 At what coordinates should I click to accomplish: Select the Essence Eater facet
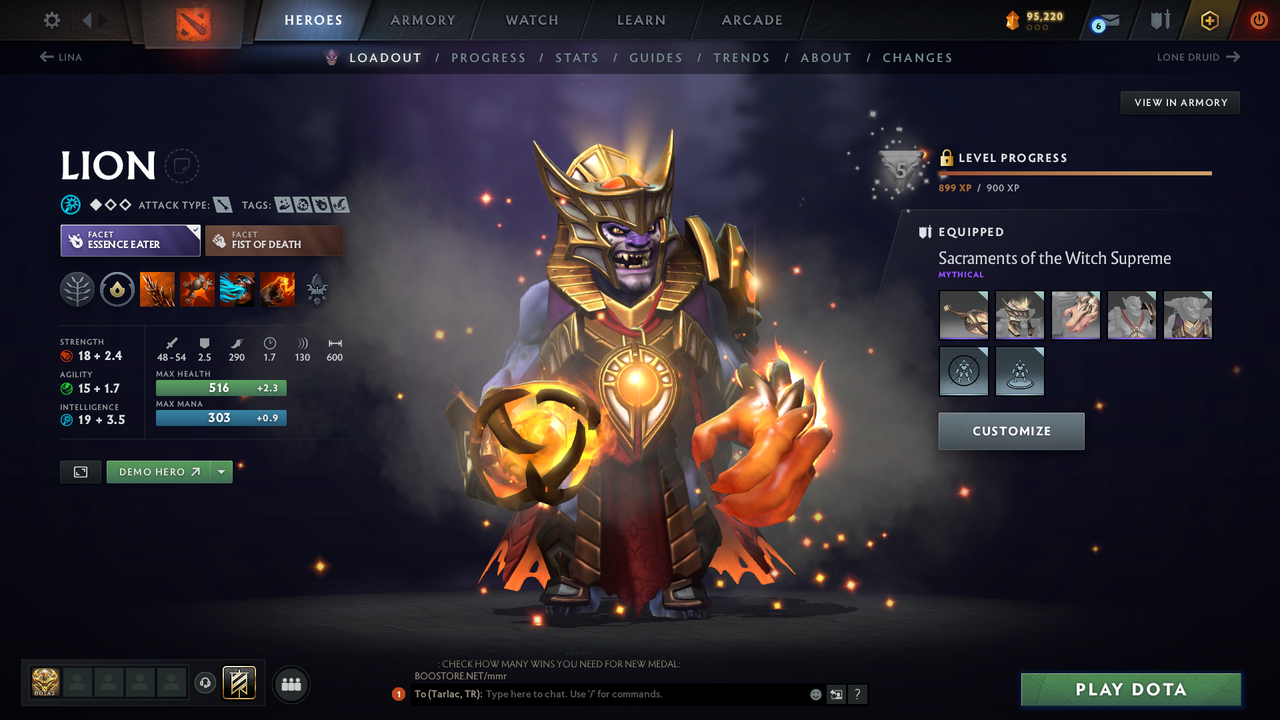pos(130,240)
